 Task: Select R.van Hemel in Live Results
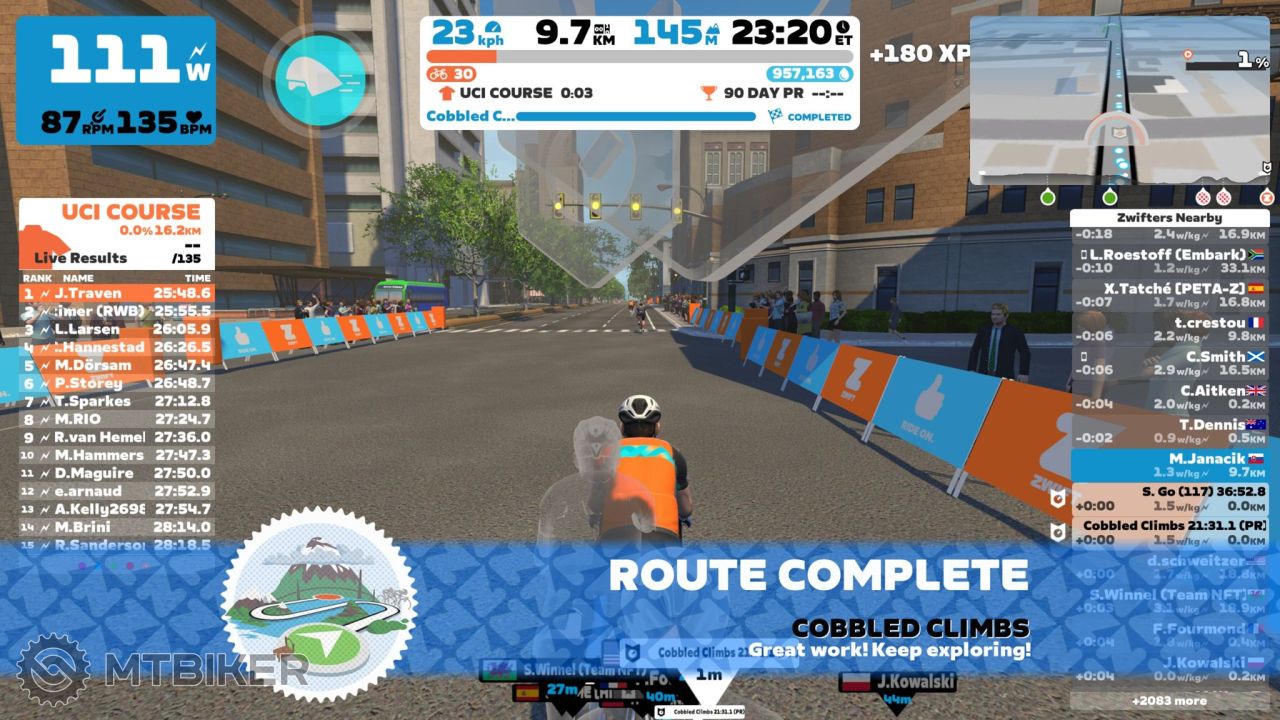tap(116, 437)
